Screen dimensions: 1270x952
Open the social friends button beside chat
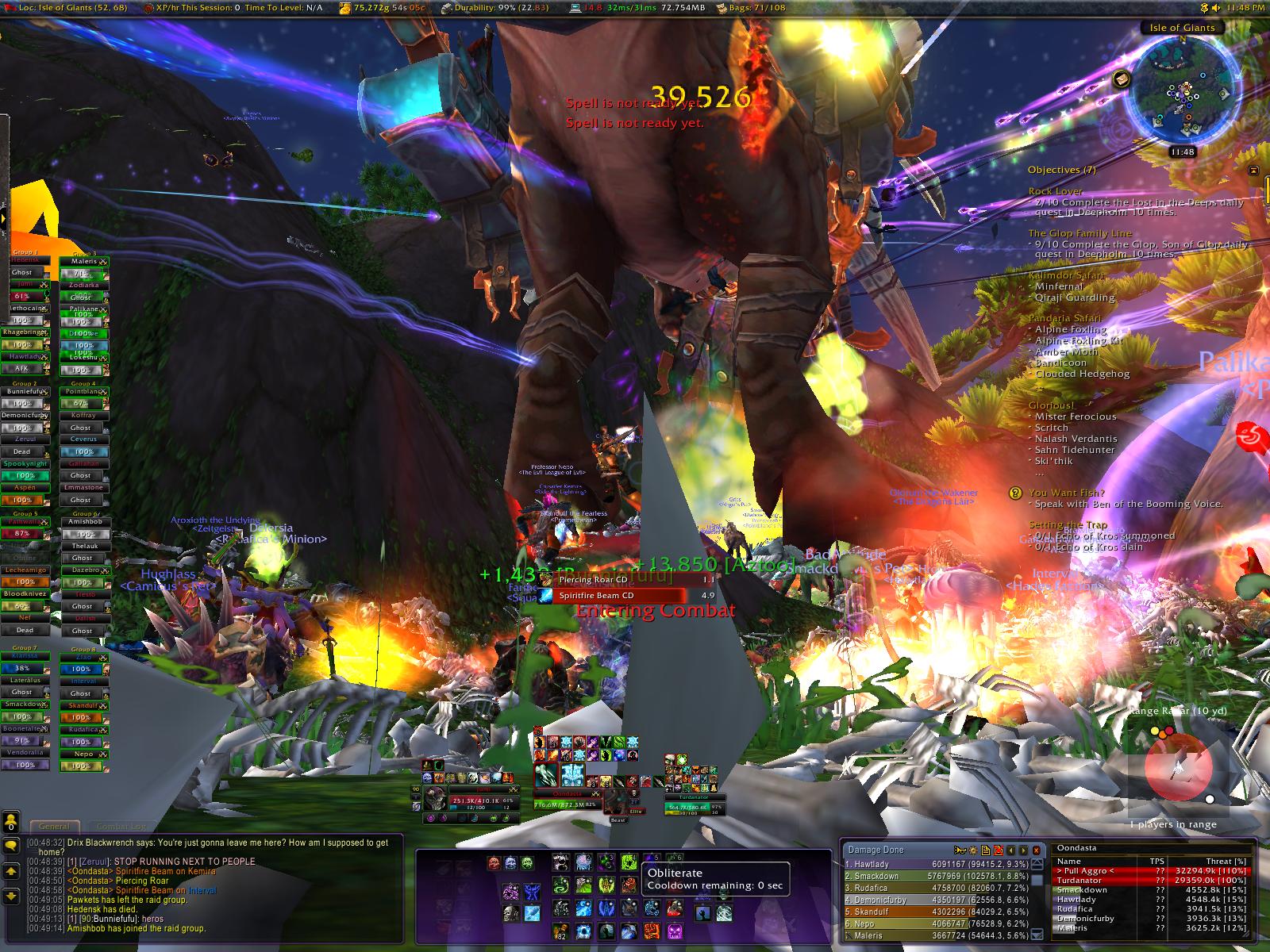point(11,821)
